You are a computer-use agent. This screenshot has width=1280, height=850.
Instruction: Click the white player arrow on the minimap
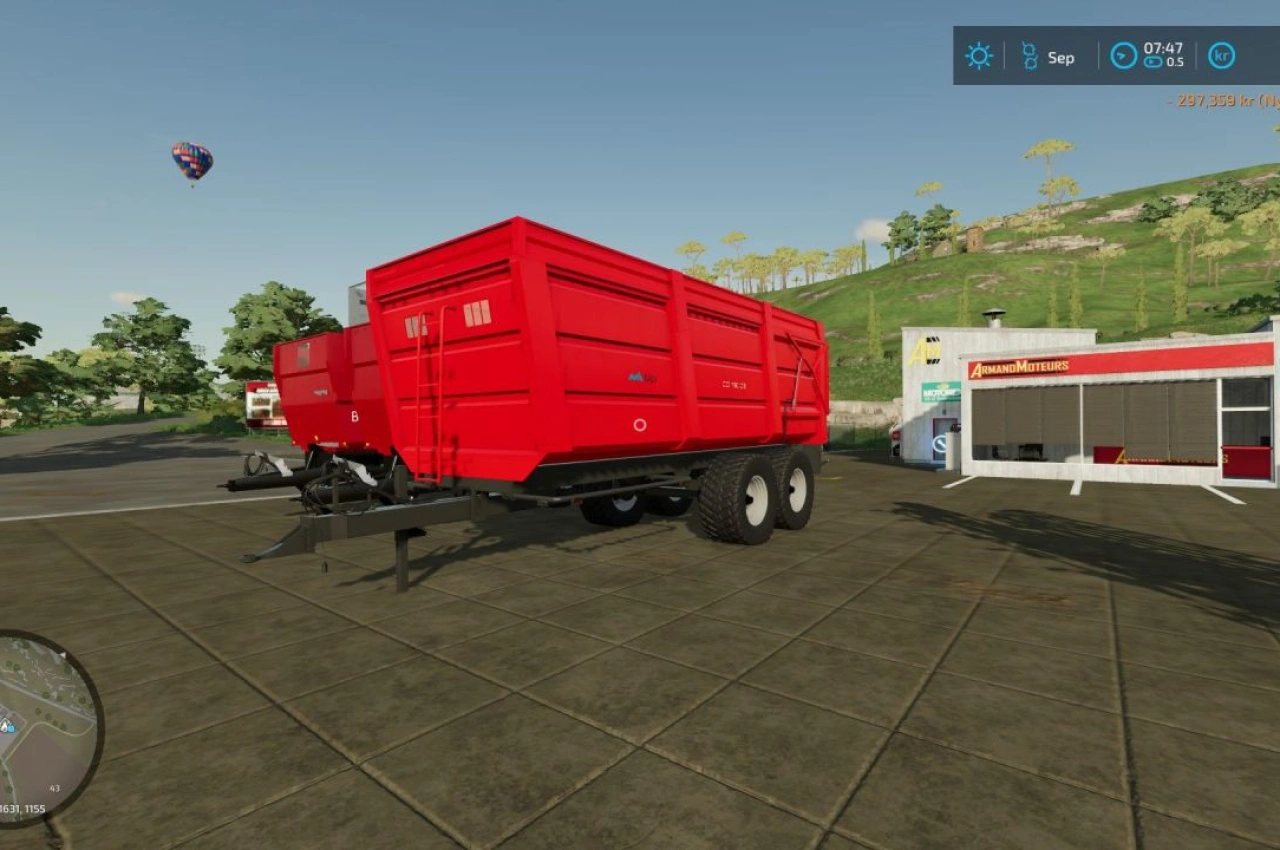click(62, 654)
